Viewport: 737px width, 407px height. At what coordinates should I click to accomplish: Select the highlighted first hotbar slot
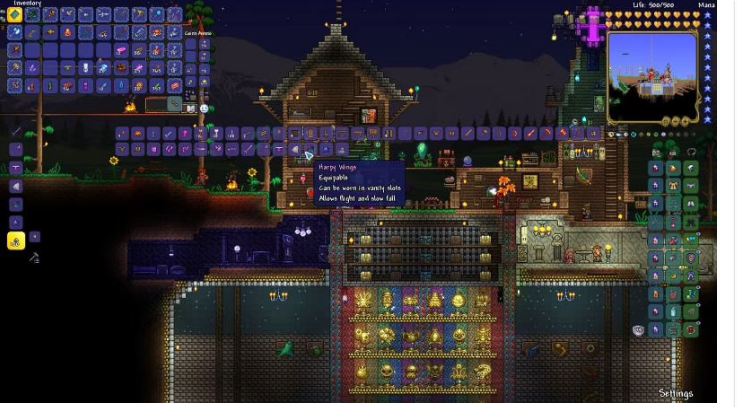[x=15, y=15]
